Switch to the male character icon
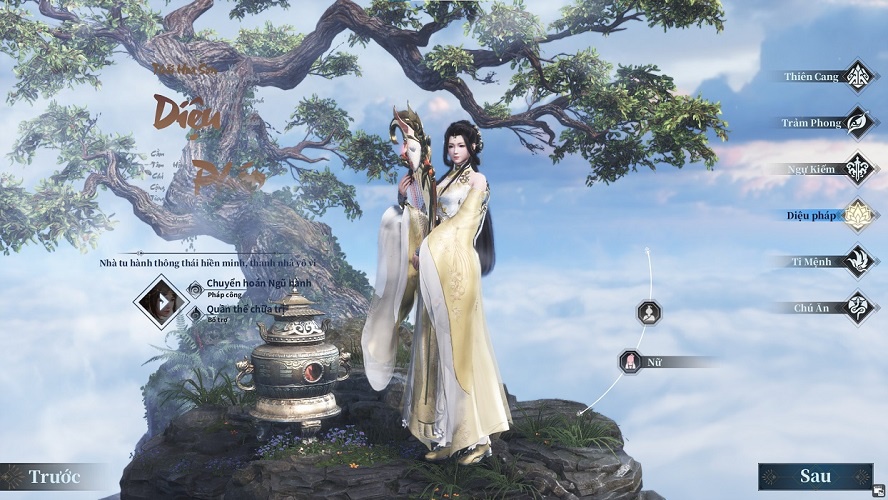This screenshot has width=888, height=500. [649, 312]
